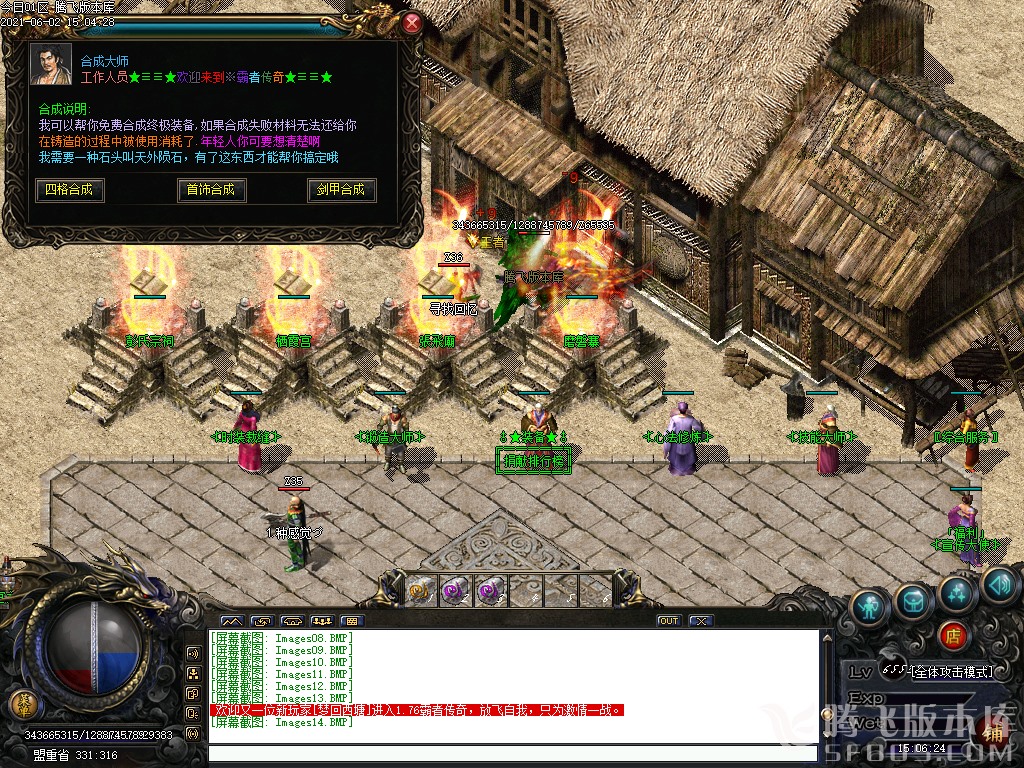Open the mountain-shaped map icon above chat
The height and width of the screenshot is (768, 1024).
pos(231,621)
